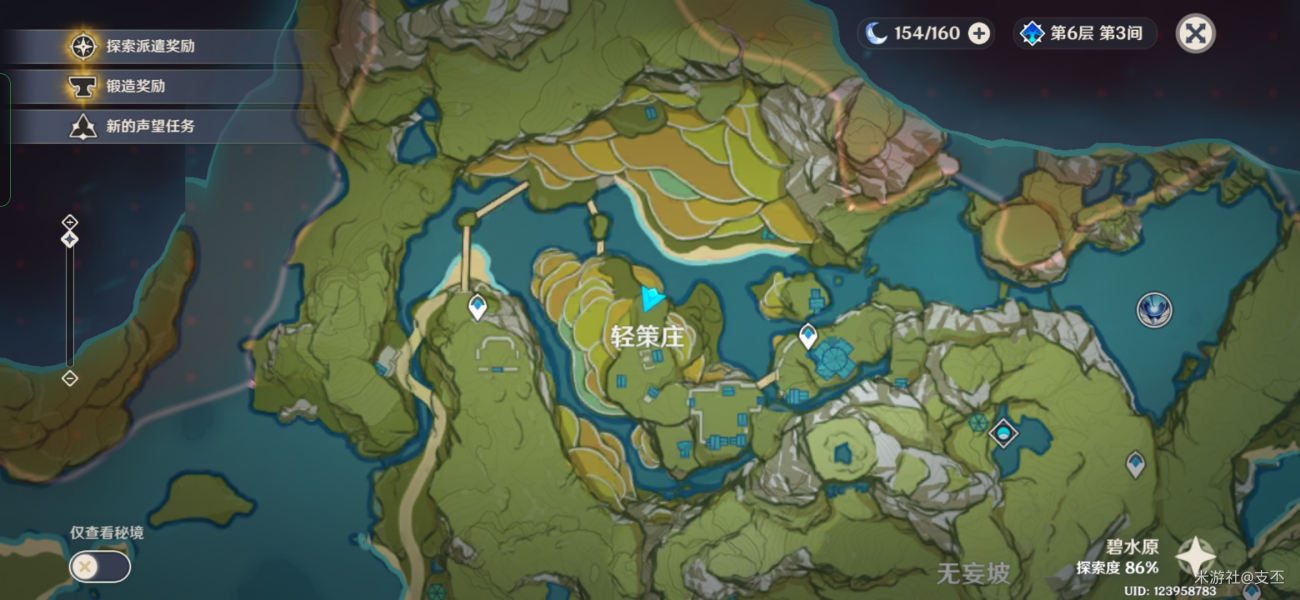Image resolution: width=1300 pixels, height=600 pixels.
Task: Select the blue player location arrow
Action: (652, 297)
